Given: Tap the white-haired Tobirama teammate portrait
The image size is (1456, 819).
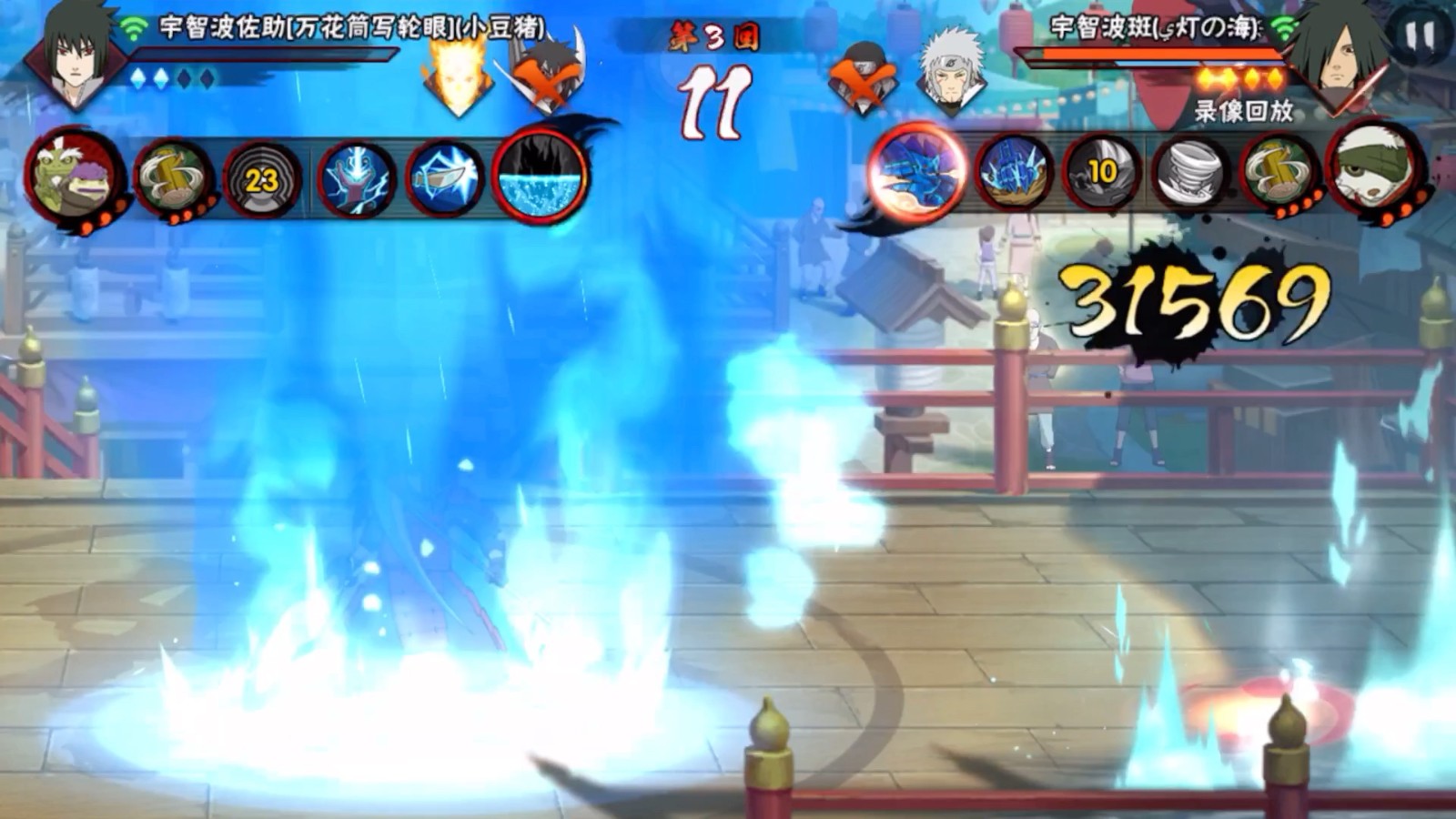Looking at the screenshot, I should click(950, 73).
